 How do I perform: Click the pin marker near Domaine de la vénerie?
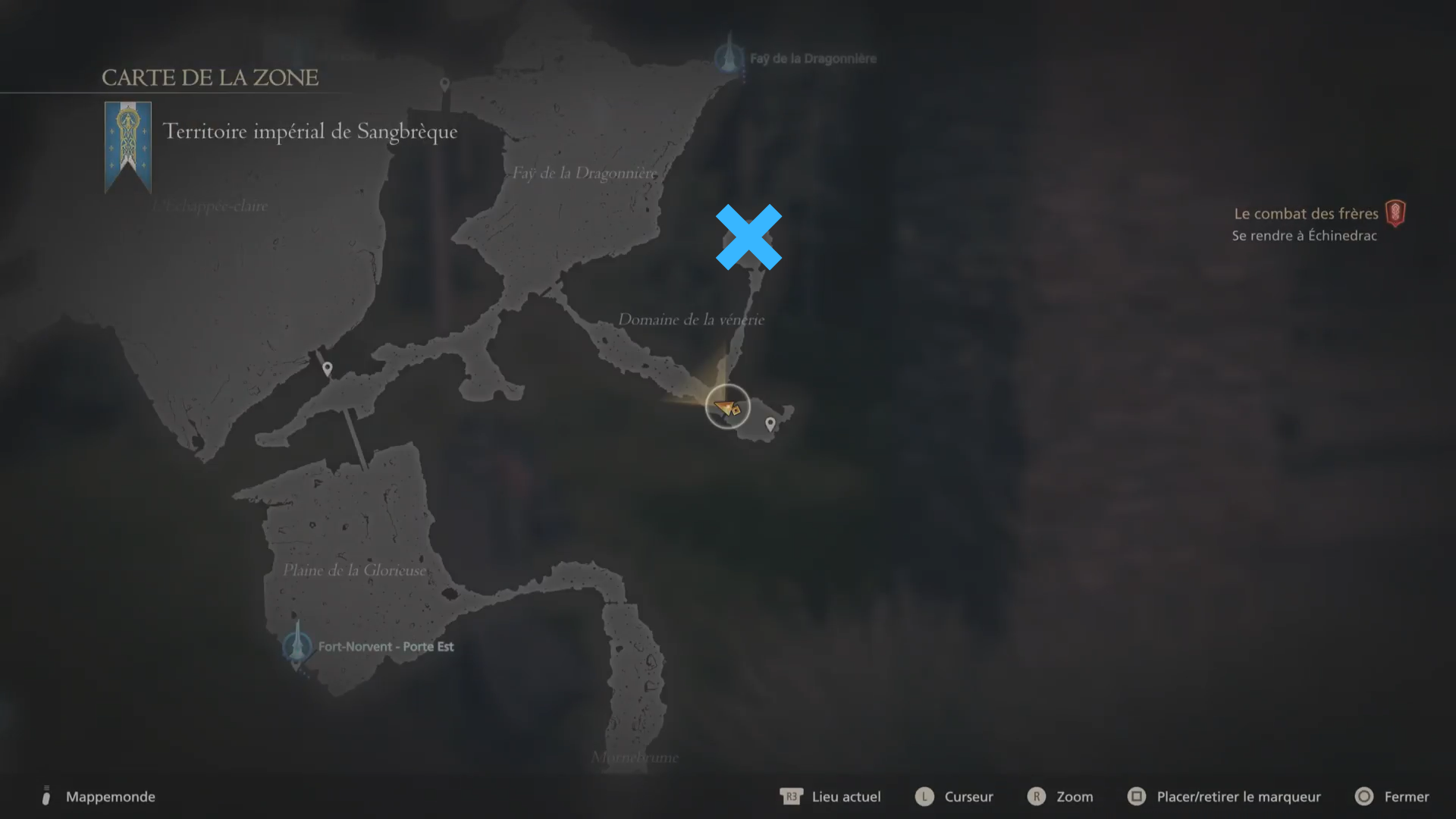[770, 425]
